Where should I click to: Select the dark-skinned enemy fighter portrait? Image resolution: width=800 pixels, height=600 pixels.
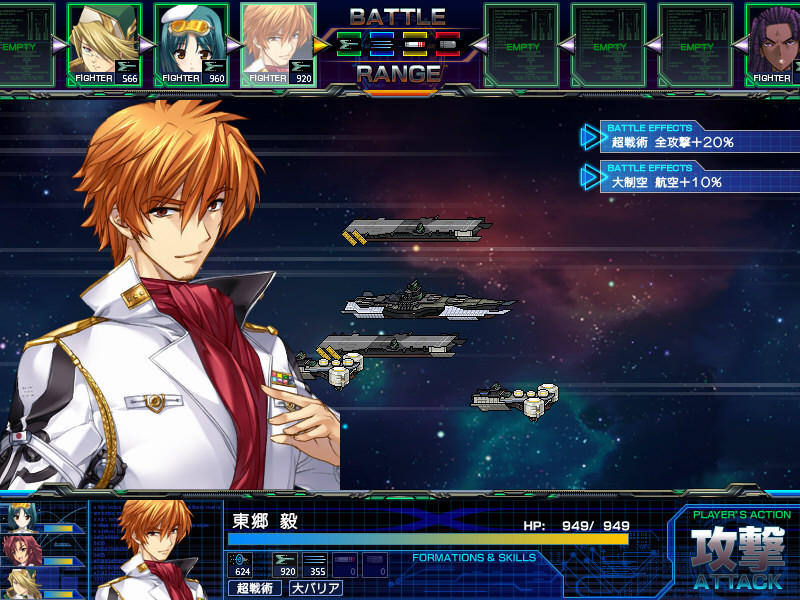773,44
